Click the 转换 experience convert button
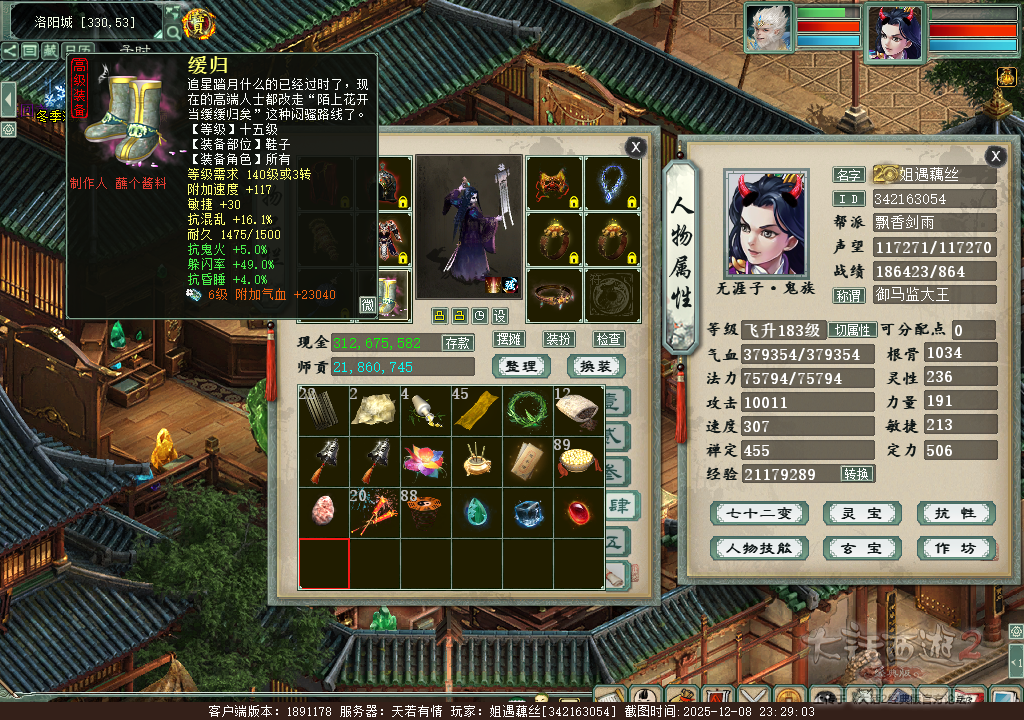1024x720 pixels. click(857, 474)
